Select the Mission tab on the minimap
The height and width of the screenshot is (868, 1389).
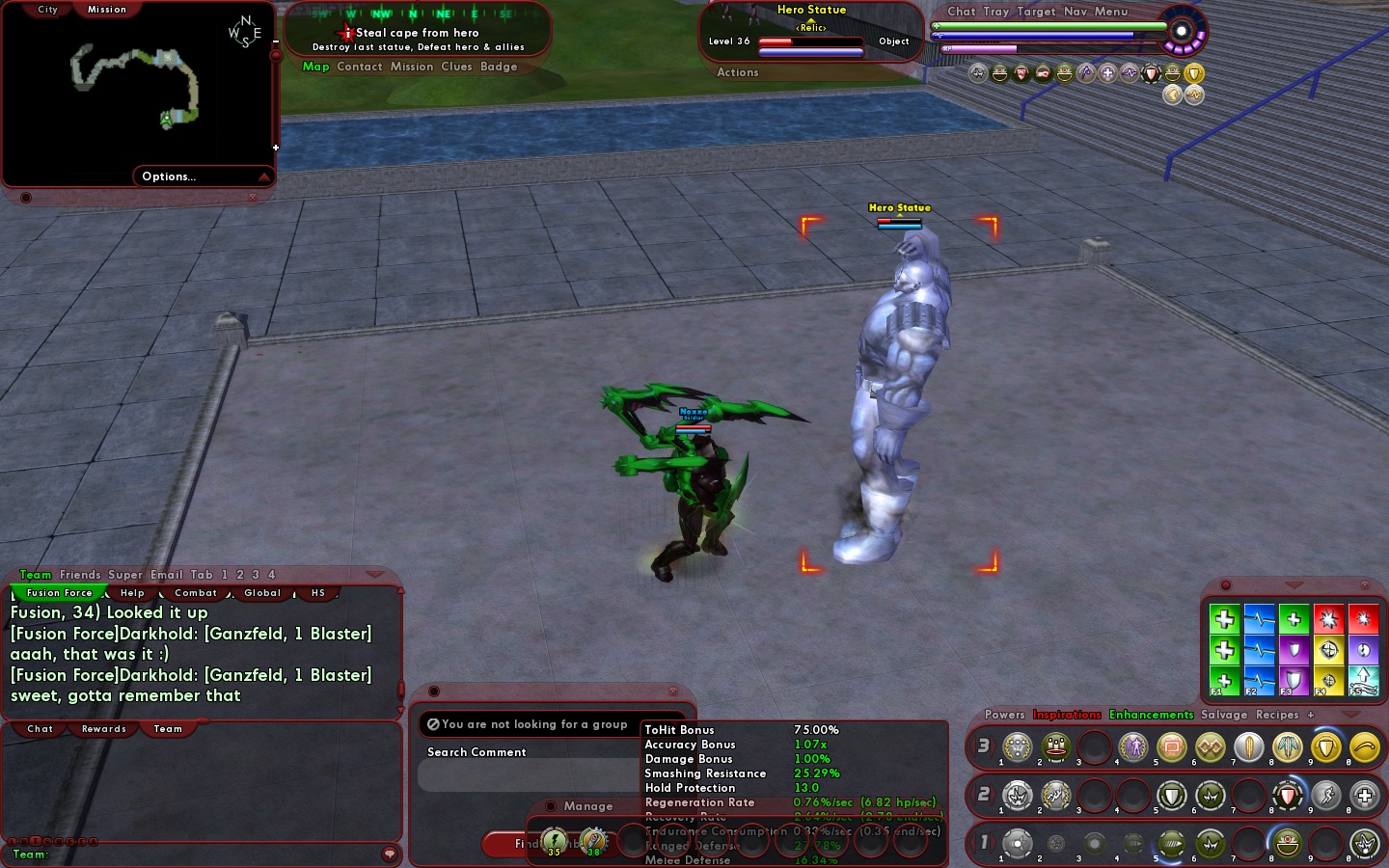point(107,10)
